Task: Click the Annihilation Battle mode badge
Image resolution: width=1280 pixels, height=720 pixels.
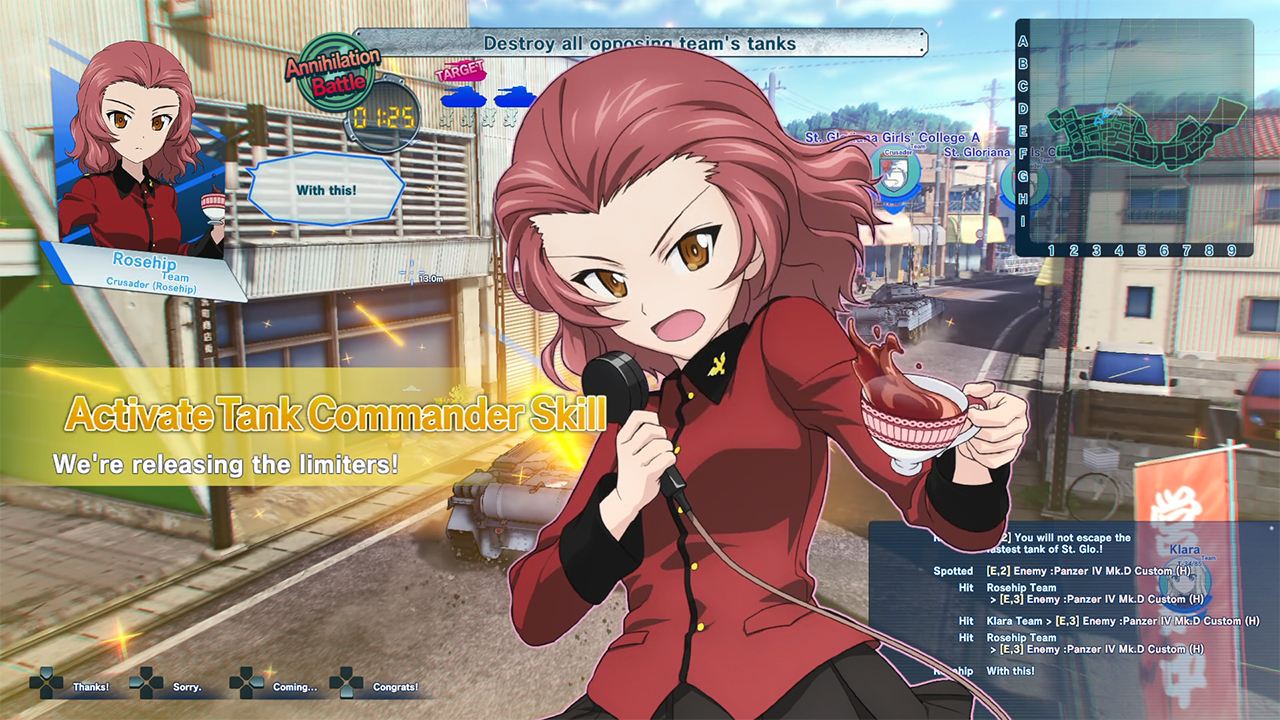Action: tap(333, 72)
